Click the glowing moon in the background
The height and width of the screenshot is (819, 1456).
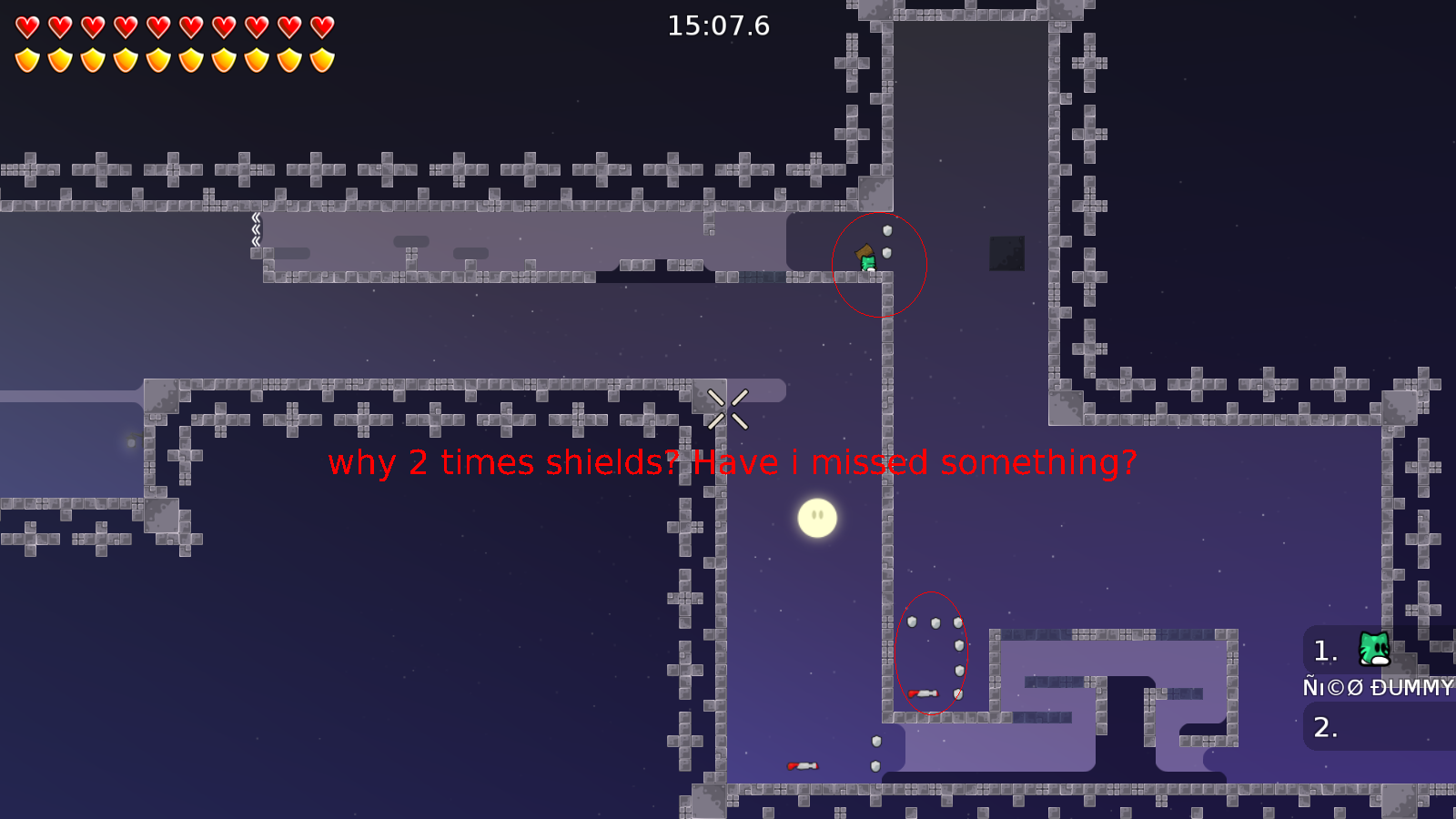click(816, 516)
